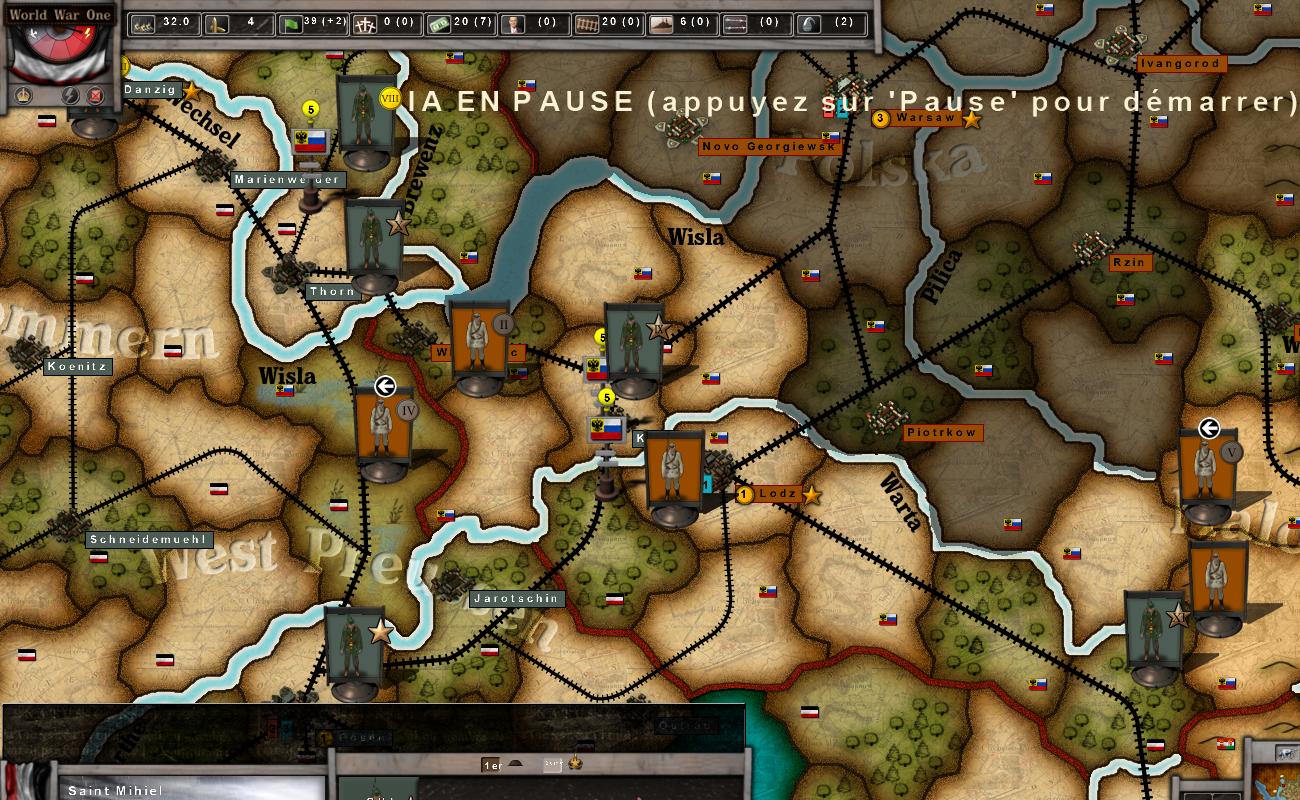Click the Saint Mihiel label in the bottom panel
This screenshot has width=1300, height=800.
[x=114, y=790]
